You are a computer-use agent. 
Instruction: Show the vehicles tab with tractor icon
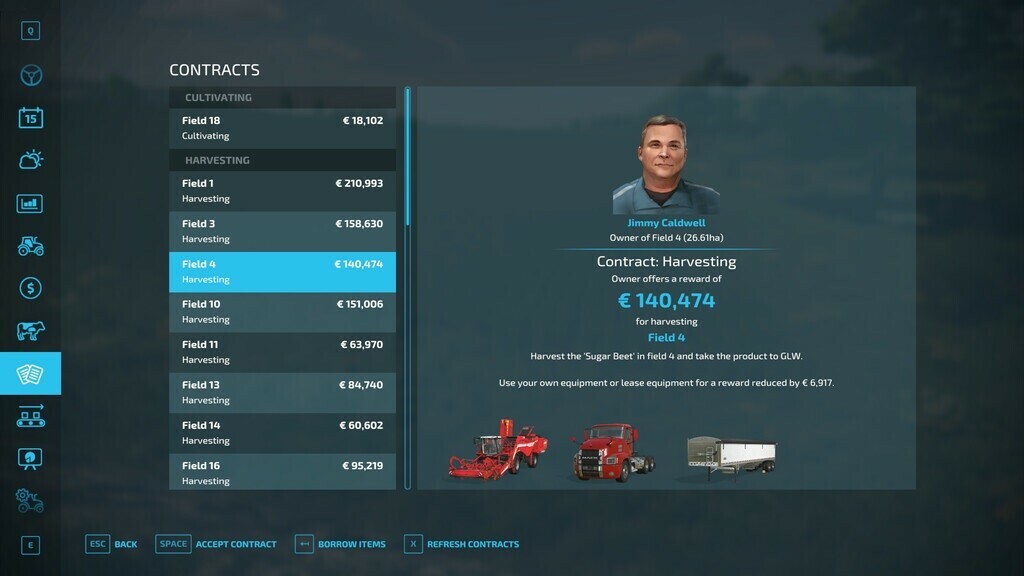[x=30, y=246]
